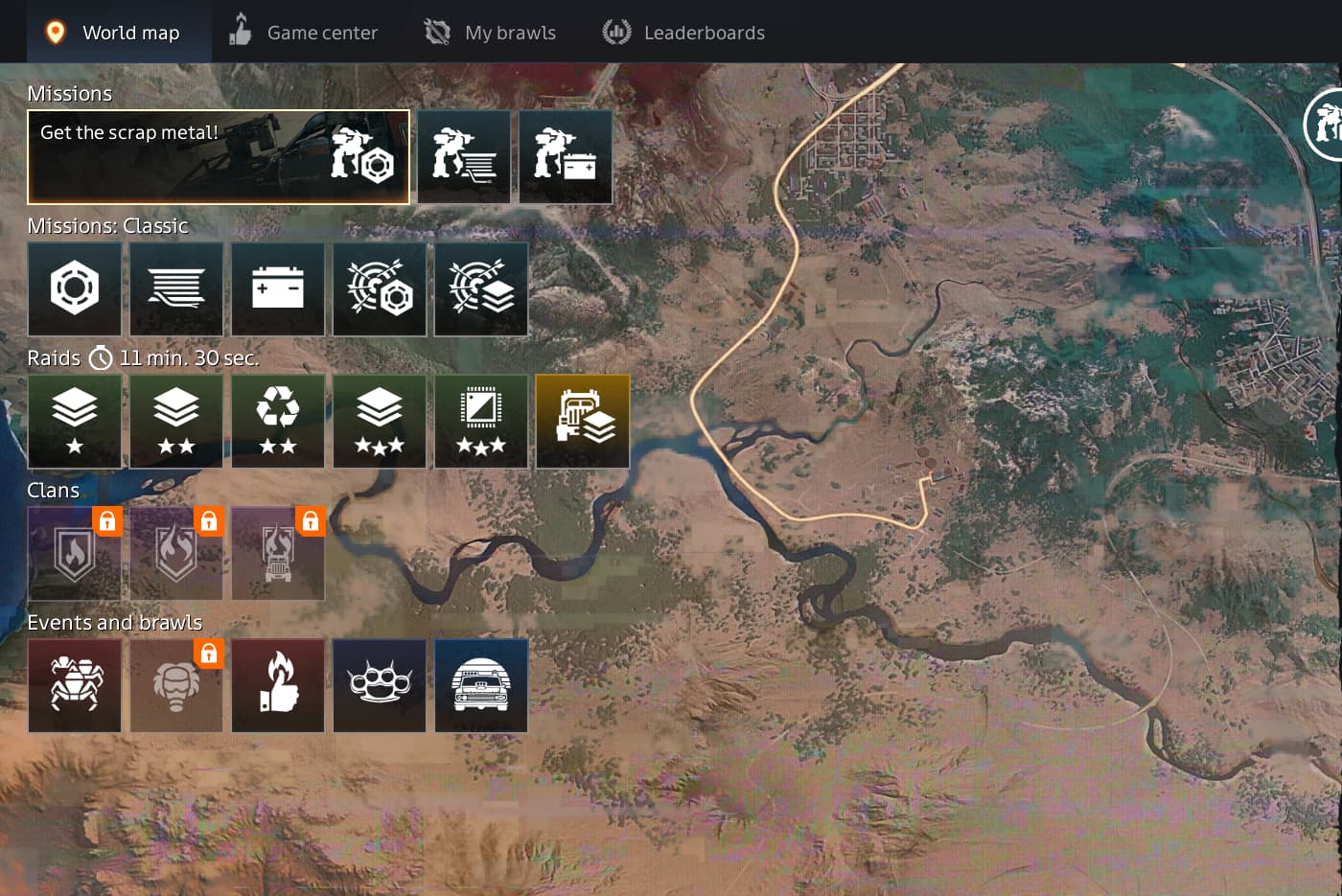Select the flaming thumbs-up brawl

click(278, 685)
